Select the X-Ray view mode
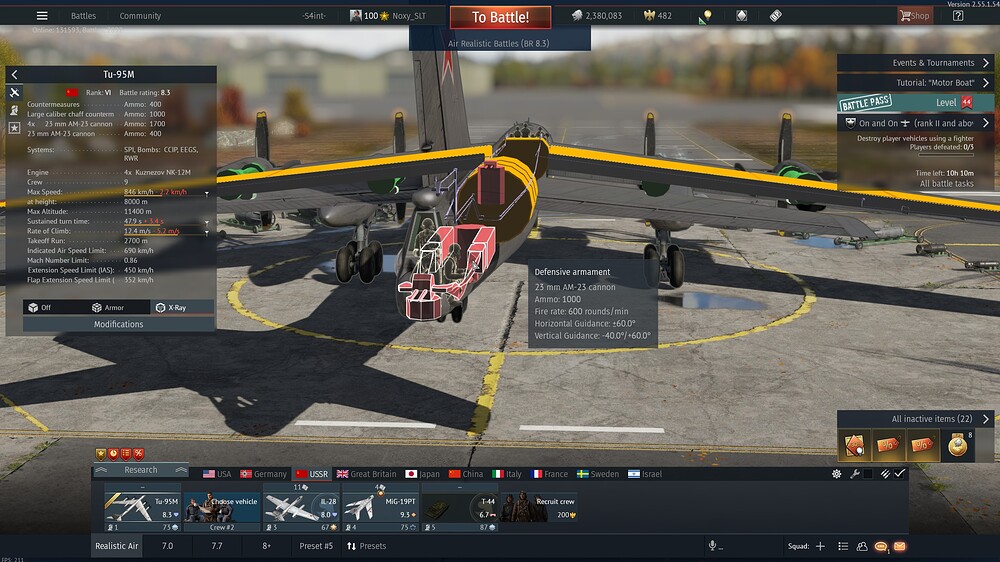Screen dimensions: 1000x562 tap(170, 308)
